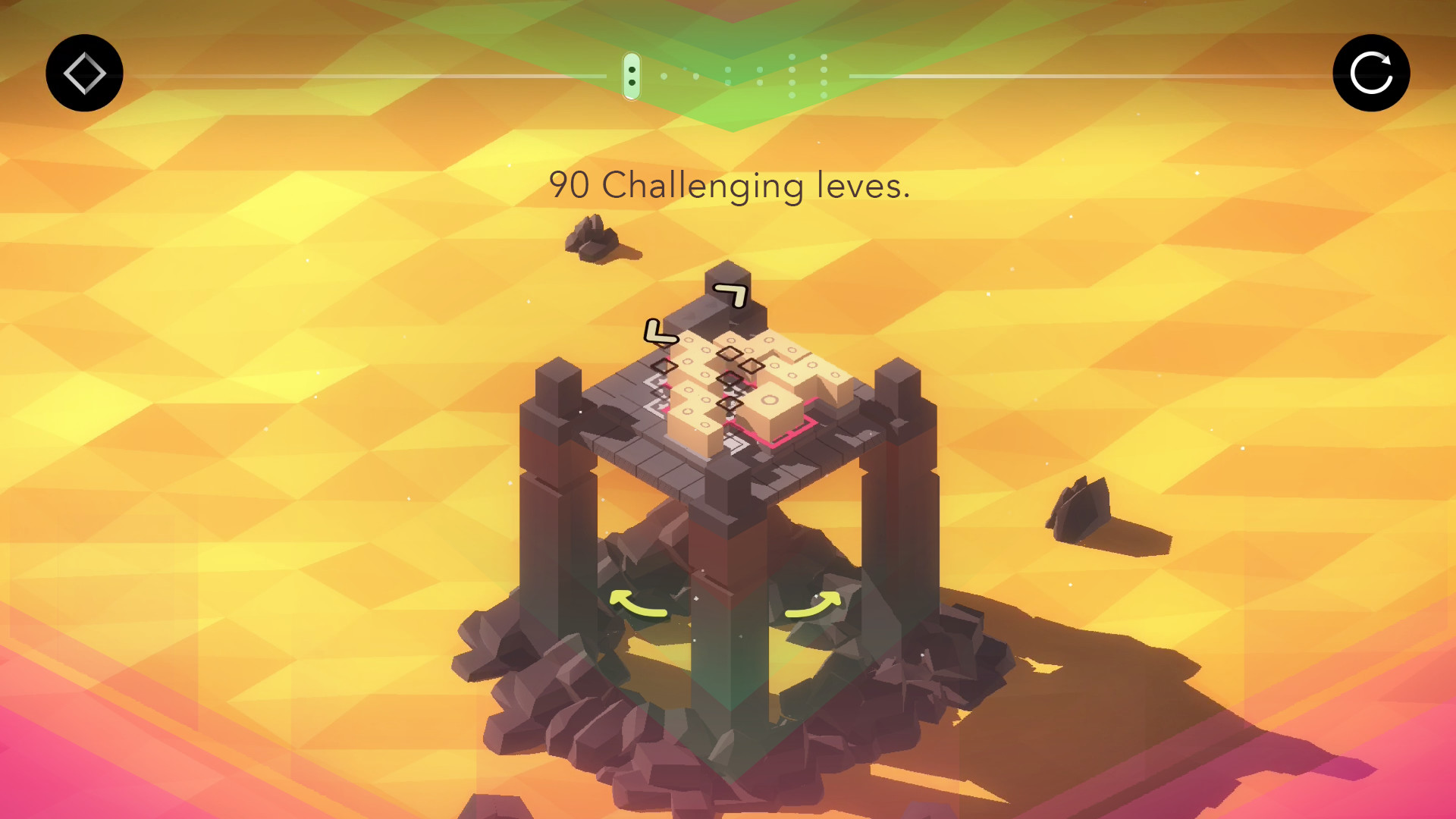Toggle the diamond marker nearest the left edge
The height and width of the screenshot is (819, 1456).
coord(665,366)
